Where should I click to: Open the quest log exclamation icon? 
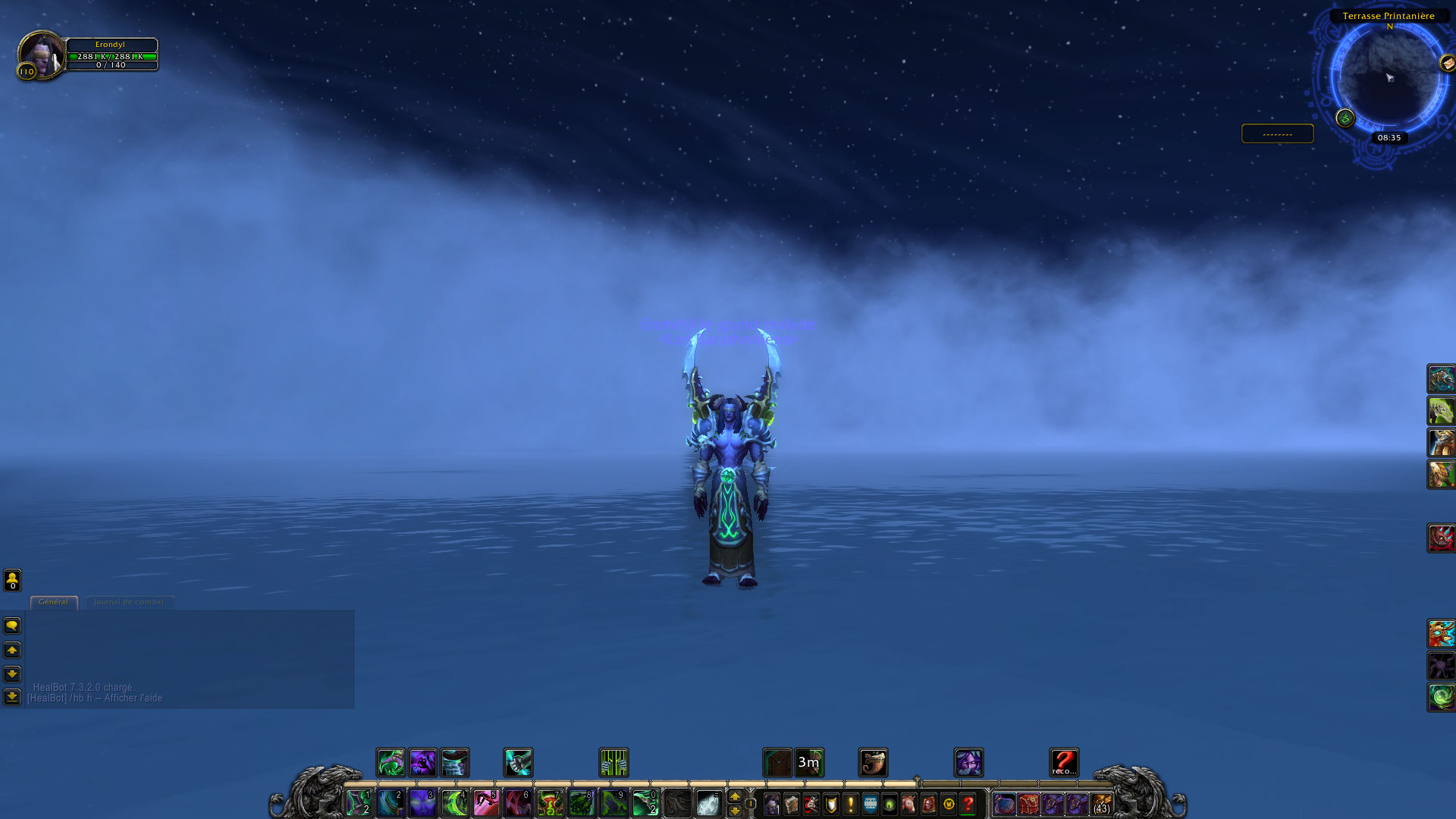[x=851, y=803]
